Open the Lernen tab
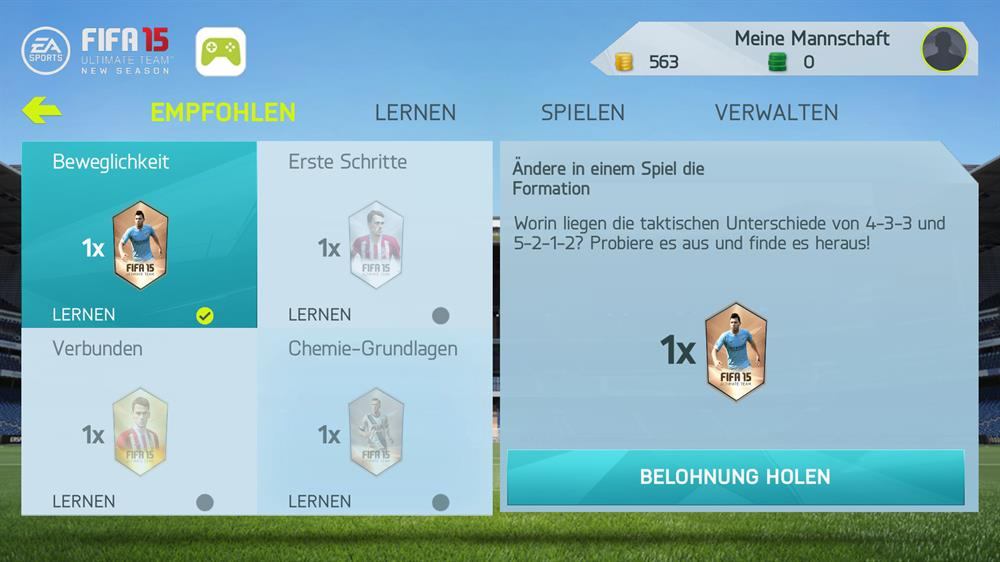The height and width of the screenshot is (562, 1000). (415, 112)
